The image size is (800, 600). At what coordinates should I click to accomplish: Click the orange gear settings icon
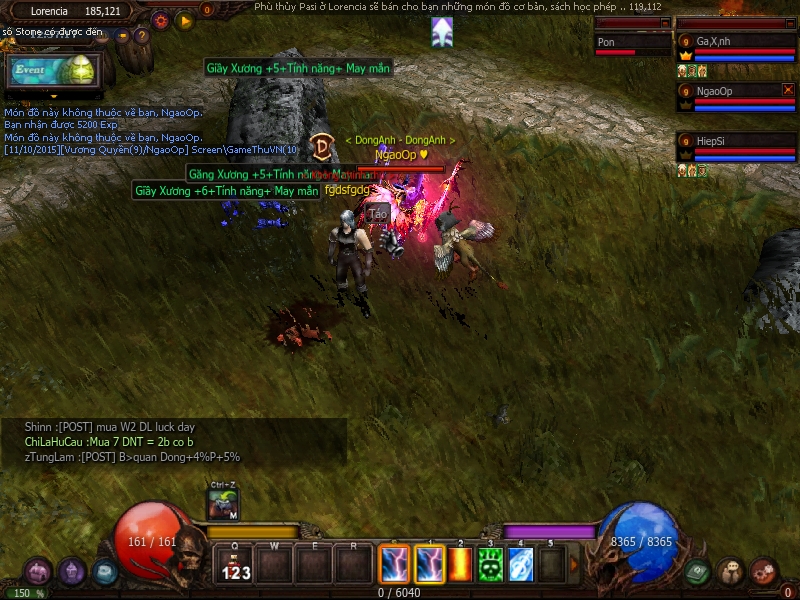161,19
